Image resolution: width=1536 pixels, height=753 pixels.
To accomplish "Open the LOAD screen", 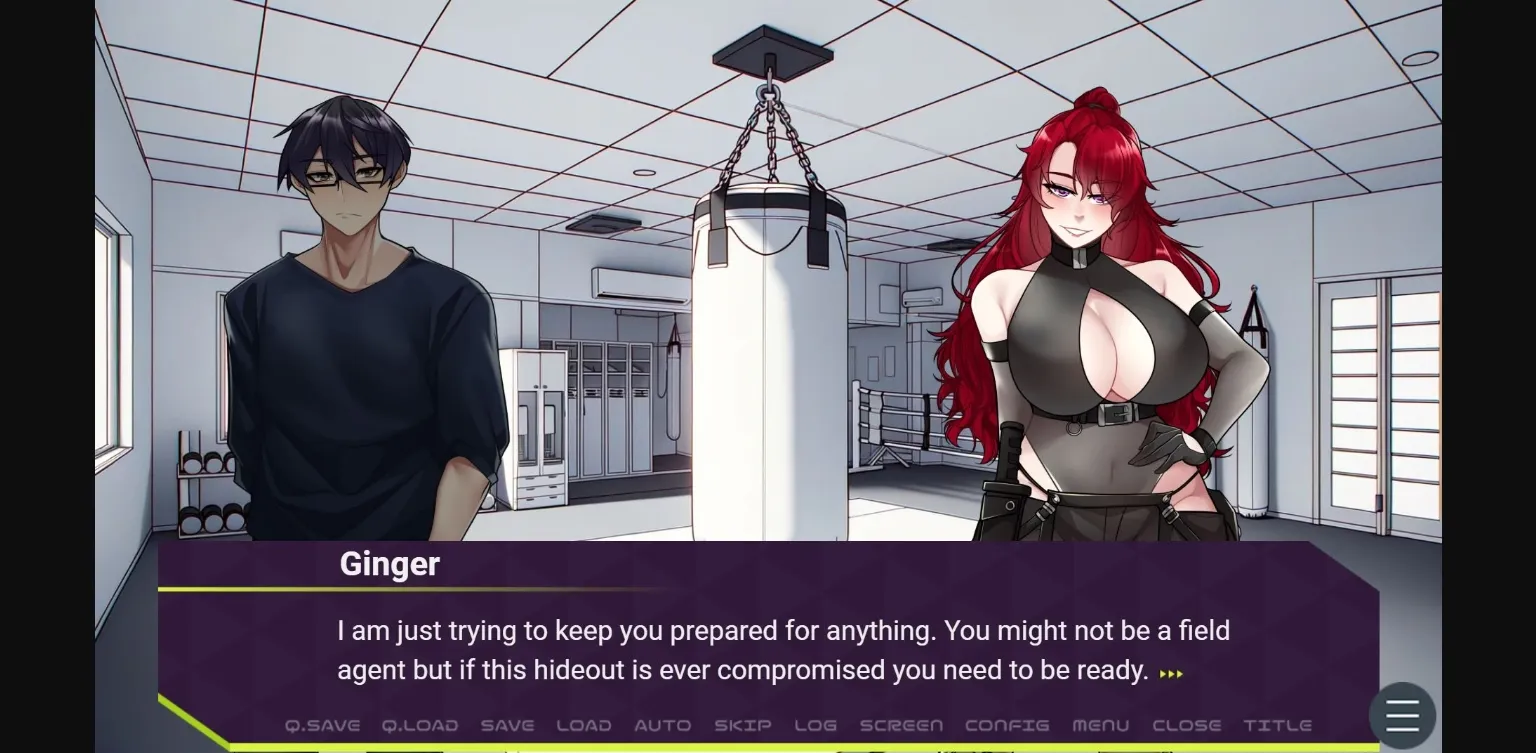I will 583,725.
